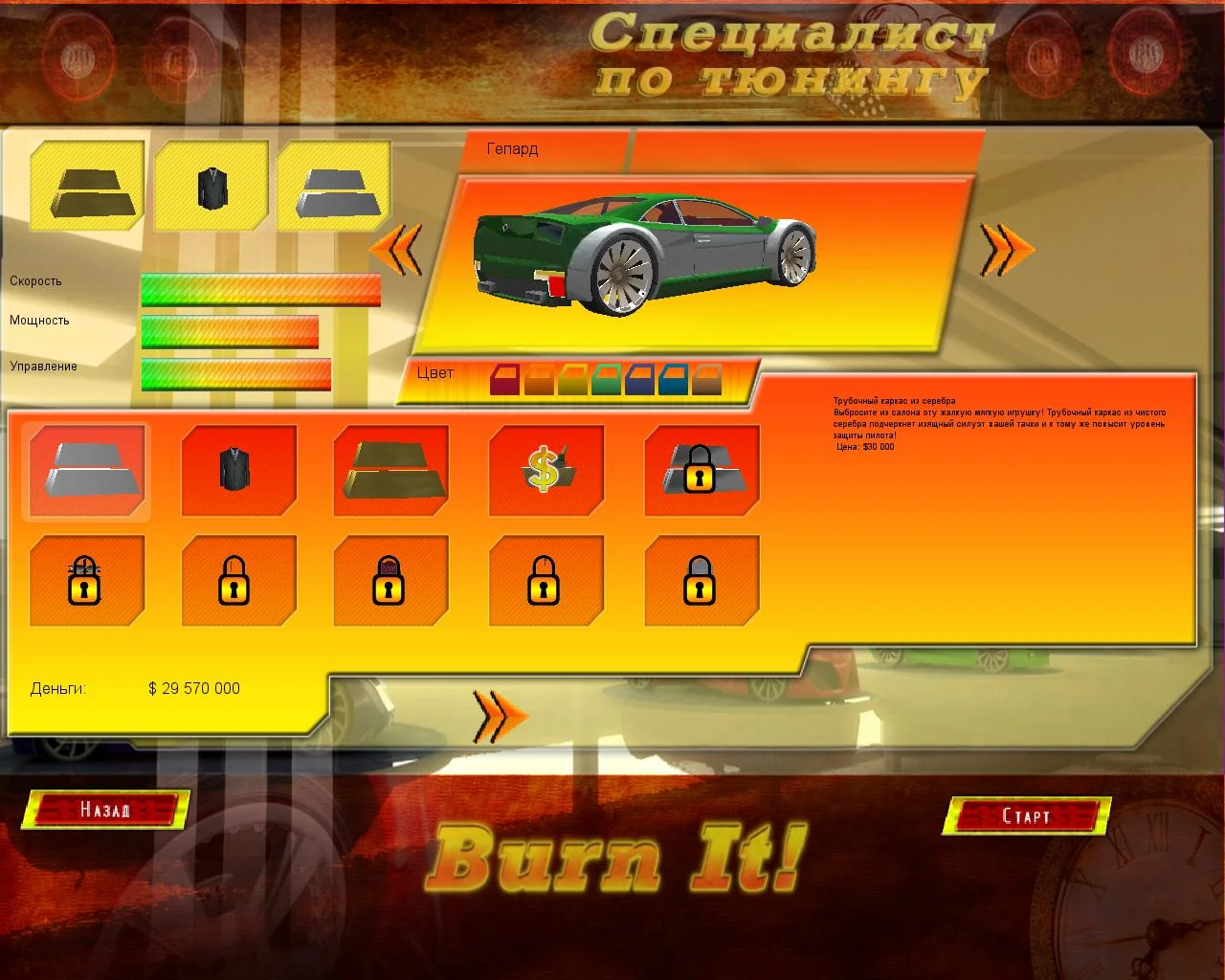1225x980 pixels.
Task: Click the empty tab beside Гепард
Action: pos(804,148)
